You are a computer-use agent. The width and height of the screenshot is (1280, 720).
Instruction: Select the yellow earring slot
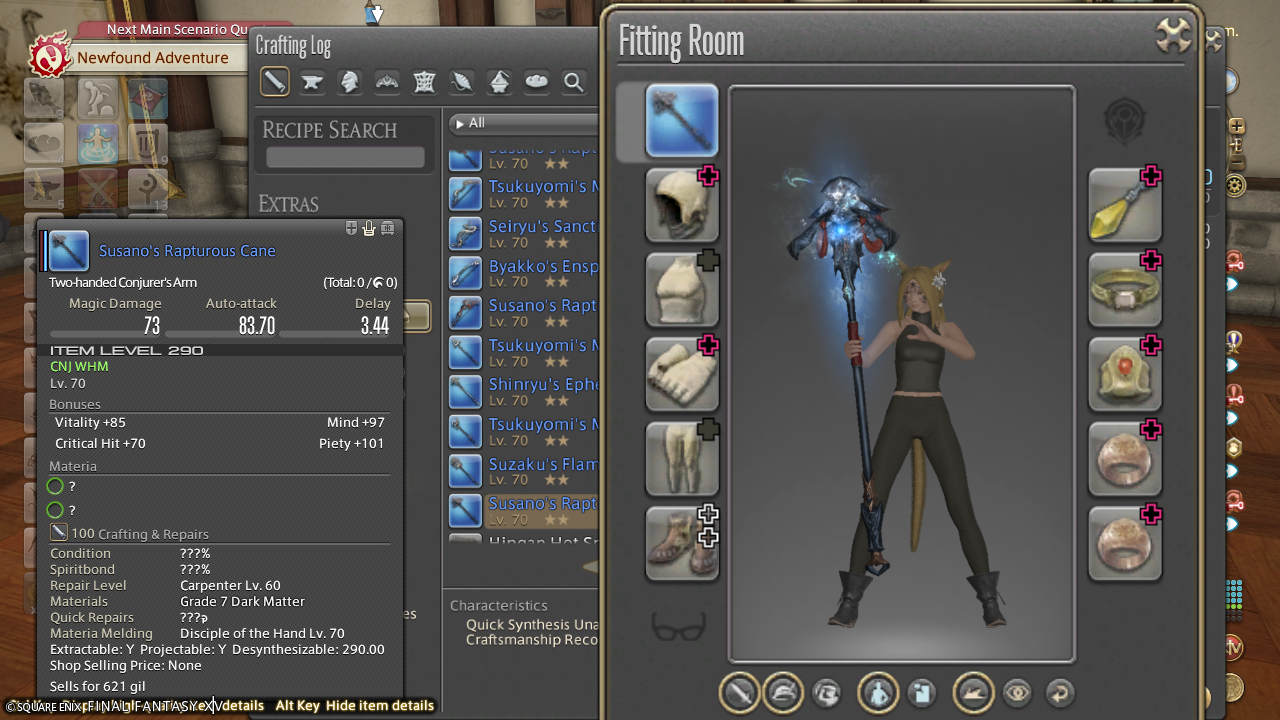tap(1124, 205)
